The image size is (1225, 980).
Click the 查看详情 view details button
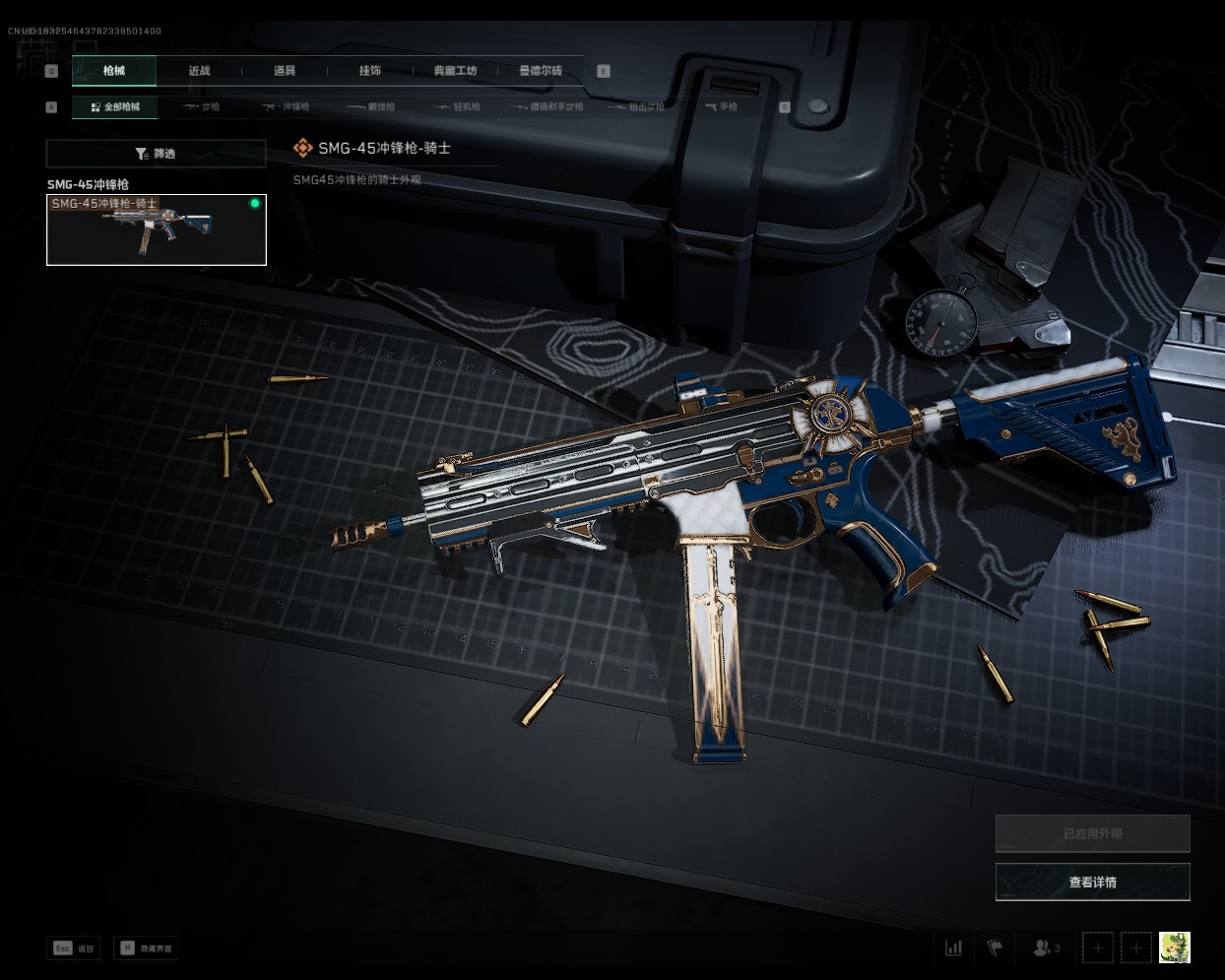tap(1092, 882)
